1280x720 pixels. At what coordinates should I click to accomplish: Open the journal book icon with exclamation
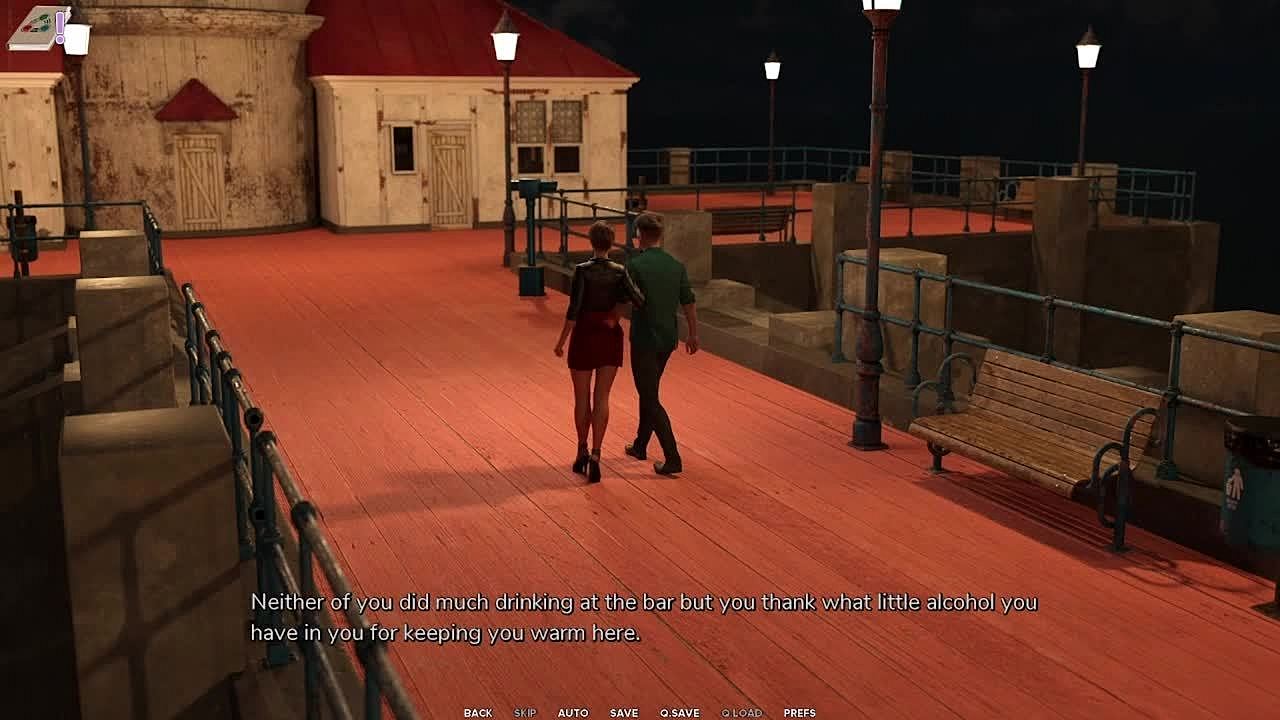[38, 28]
